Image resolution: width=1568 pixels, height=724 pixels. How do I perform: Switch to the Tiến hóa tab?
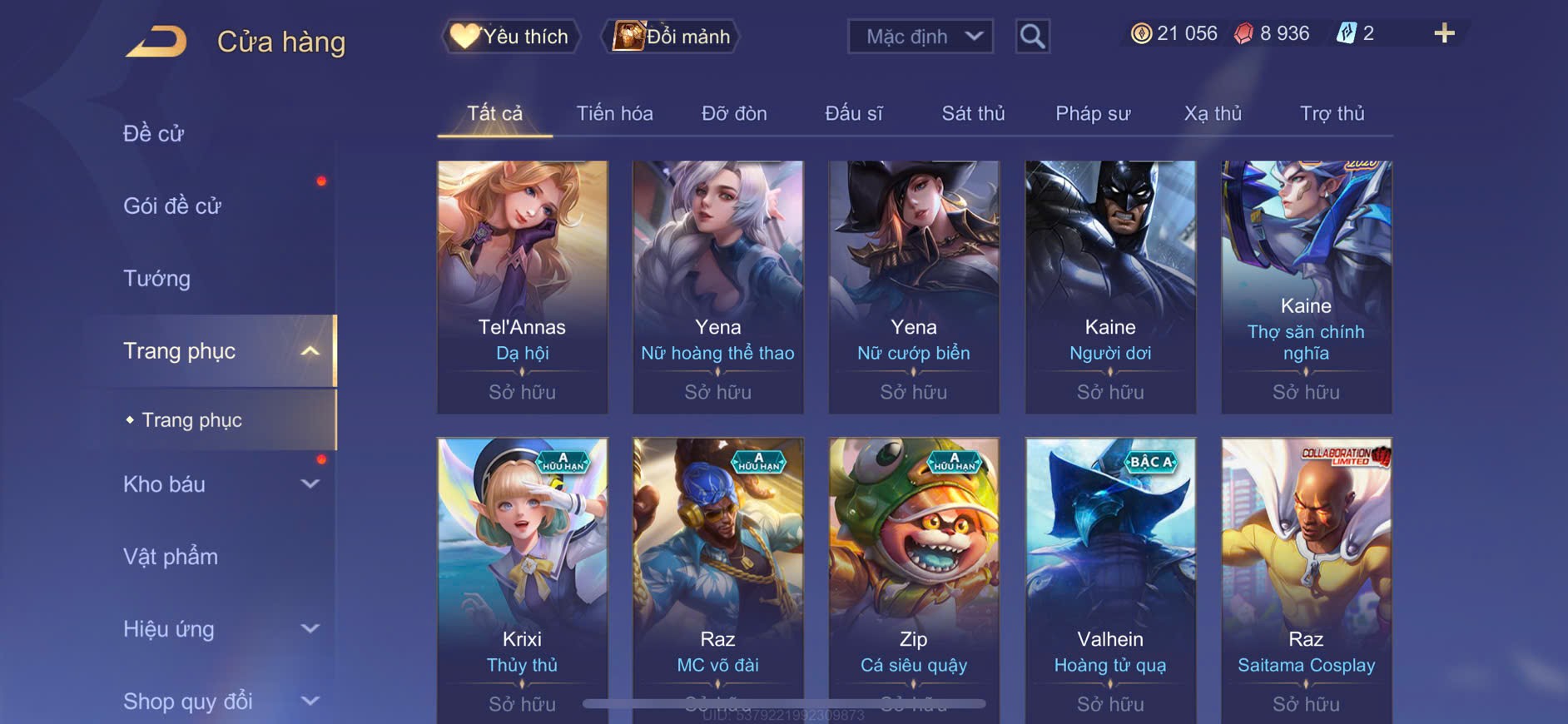click(614, 113)
